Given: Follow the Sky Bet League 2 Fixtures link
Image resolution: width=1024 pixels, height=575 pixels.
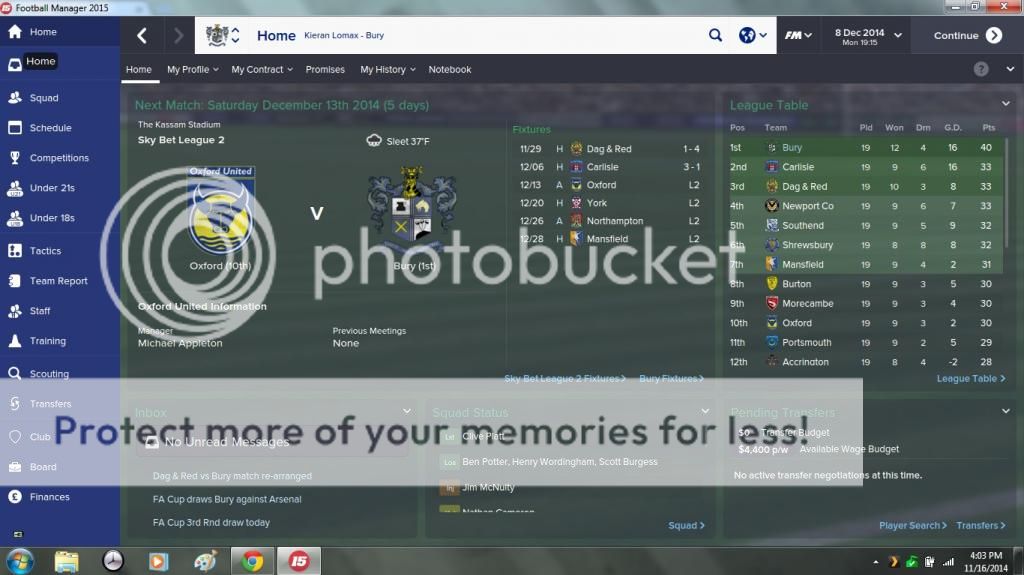Looking at the screenshot, I should [x=564, y=379].
